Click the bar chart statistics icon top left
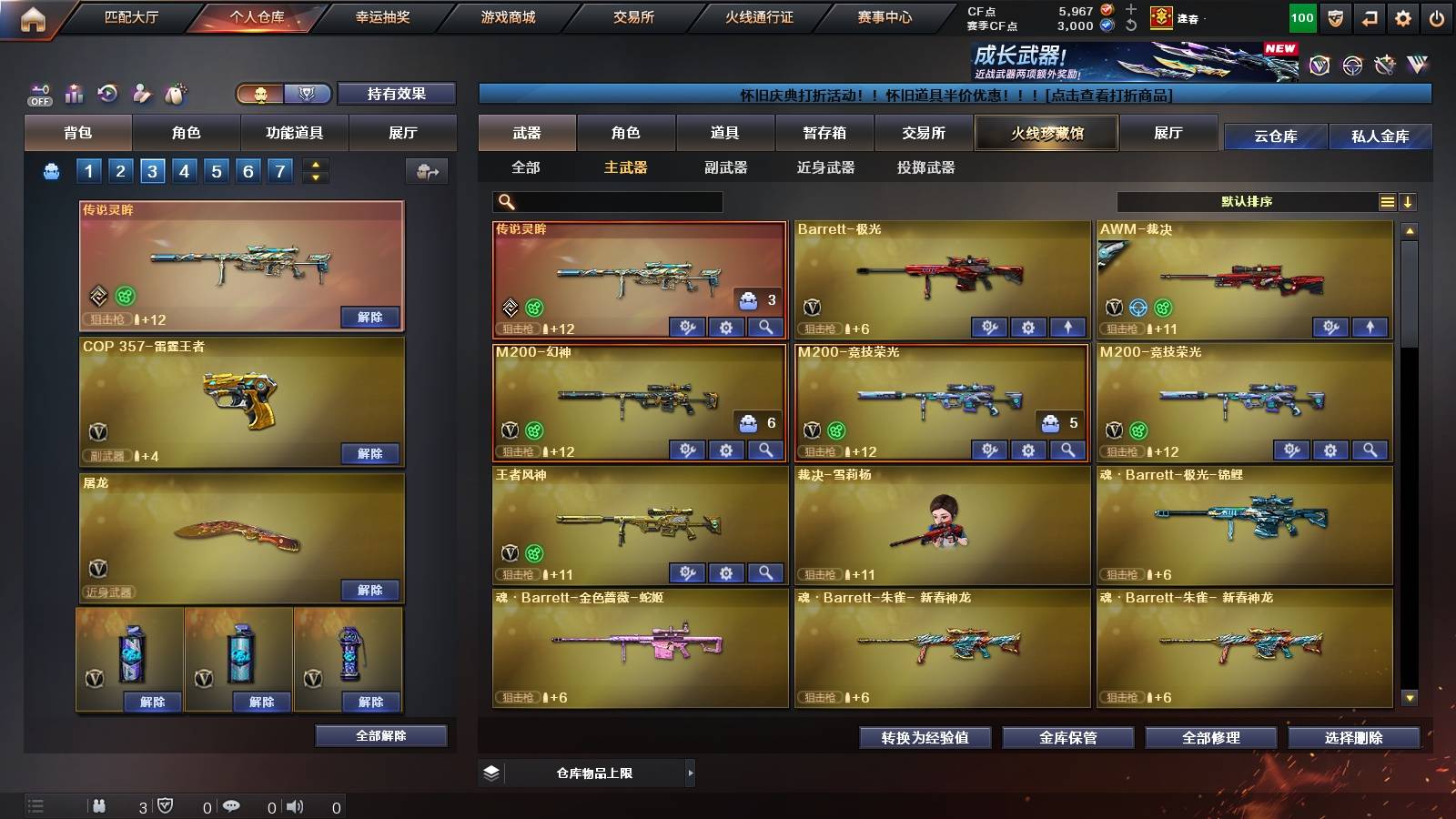The image size is (1456, 819). pyautogui.click(x=74, y=94)
